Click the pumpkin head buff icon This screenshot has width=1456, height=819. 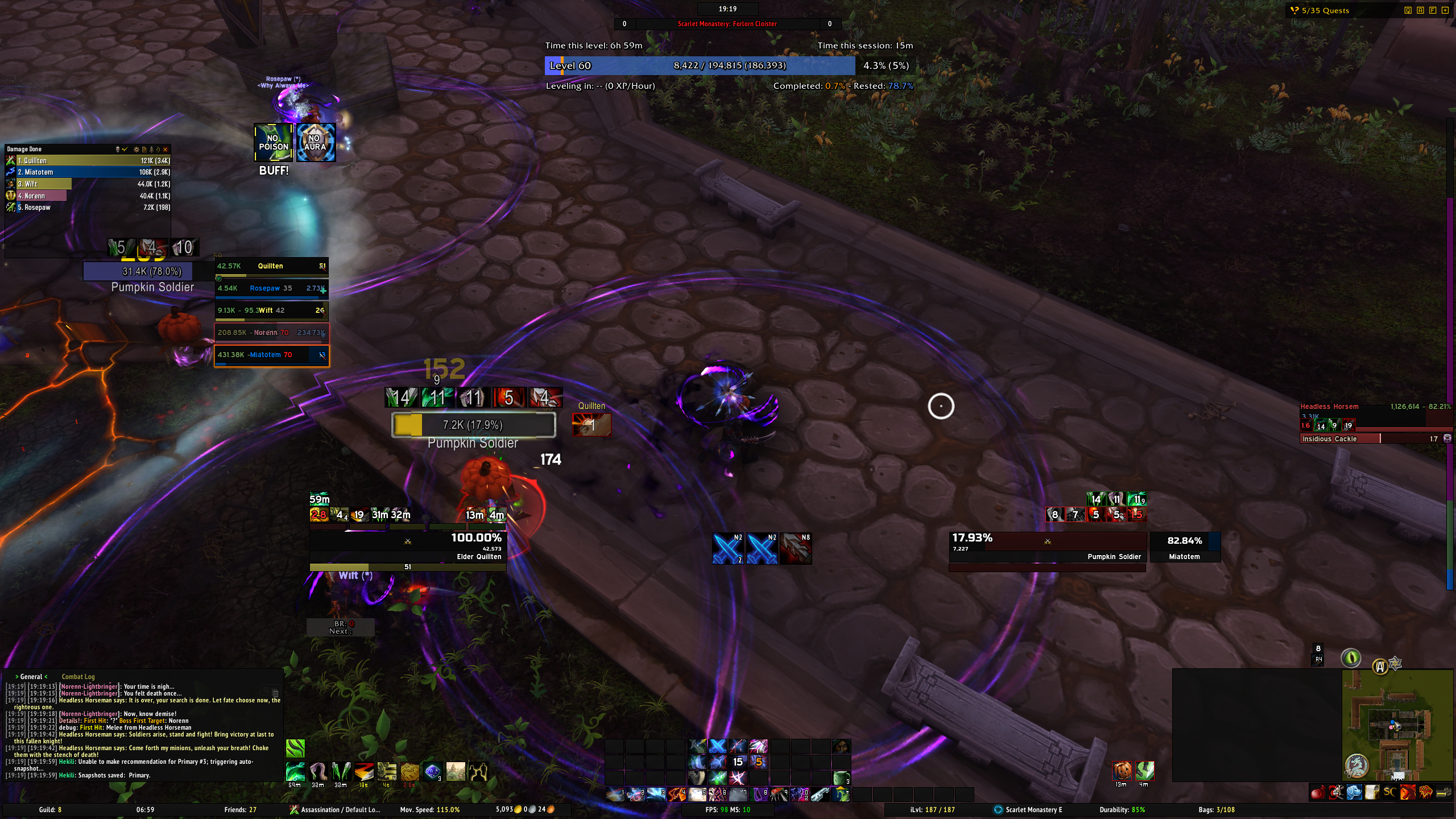(x=1122, y=771)
